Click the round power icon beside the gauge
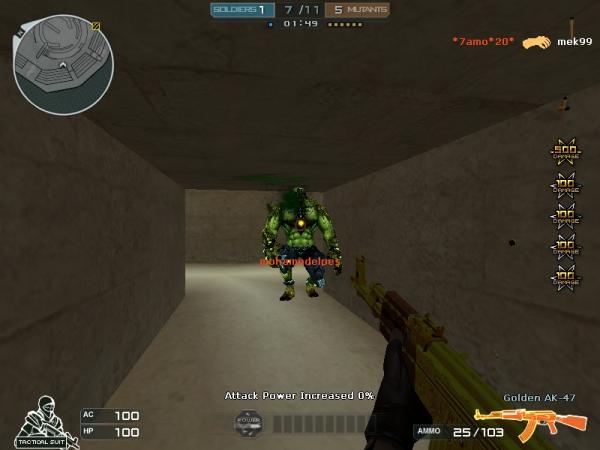Image resolution: width=600 pixels, height=450 pixels. tap(248, 423)
